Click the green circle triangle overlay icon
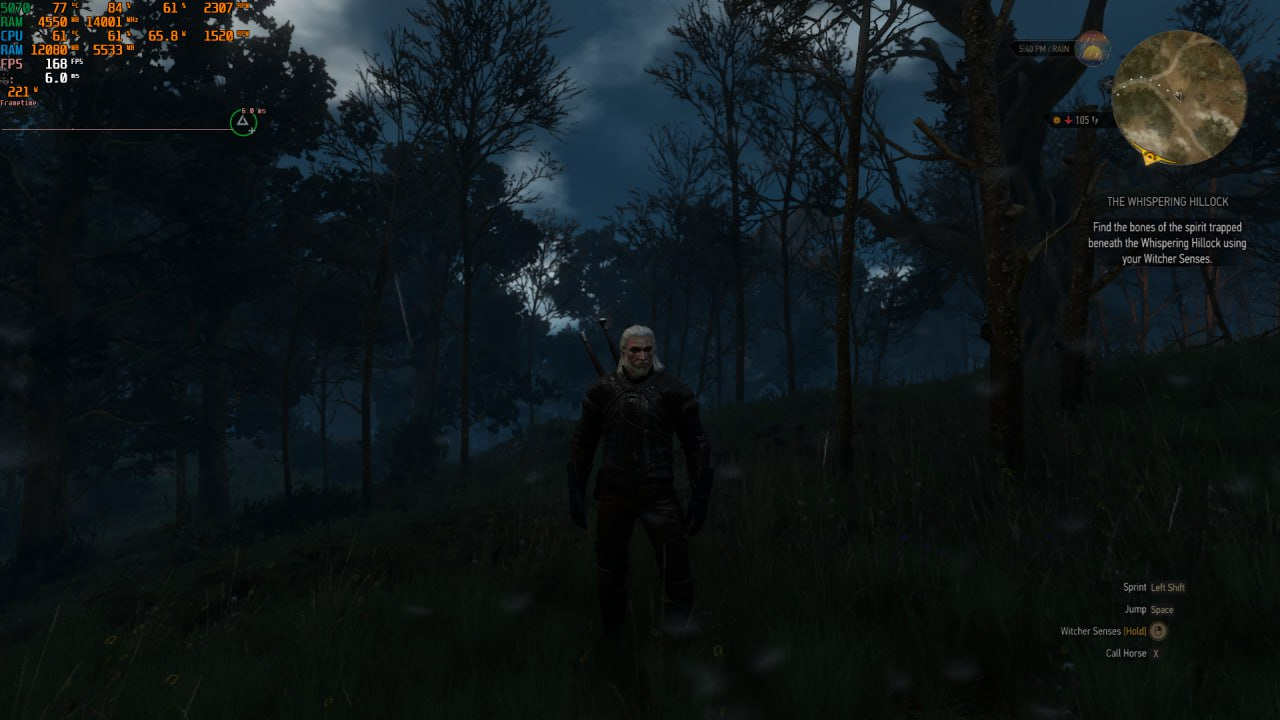Screen dimensions: 1280x720 pos(242,122)
